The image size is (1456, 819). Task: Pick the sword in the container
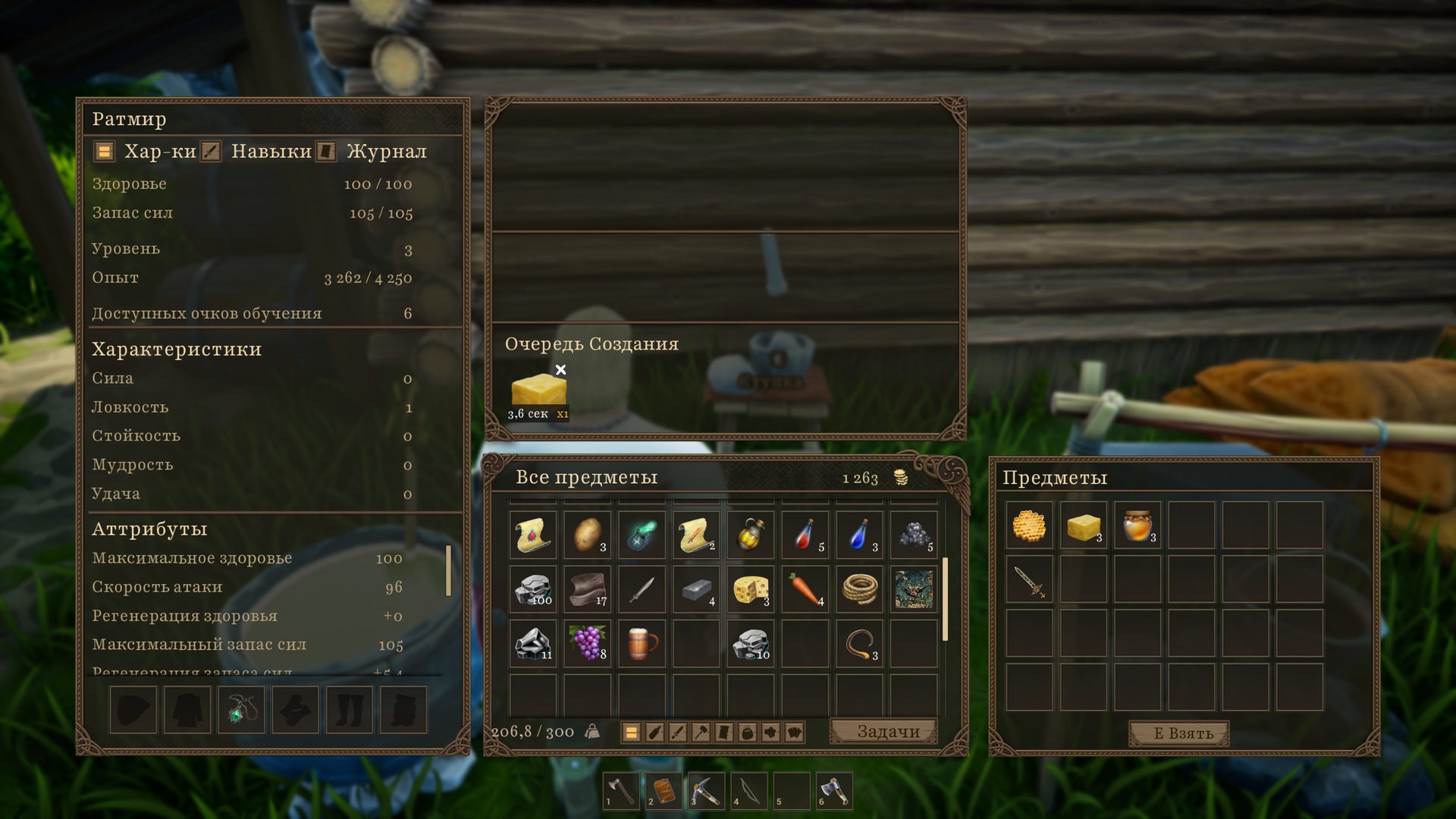pos(1029,580)
